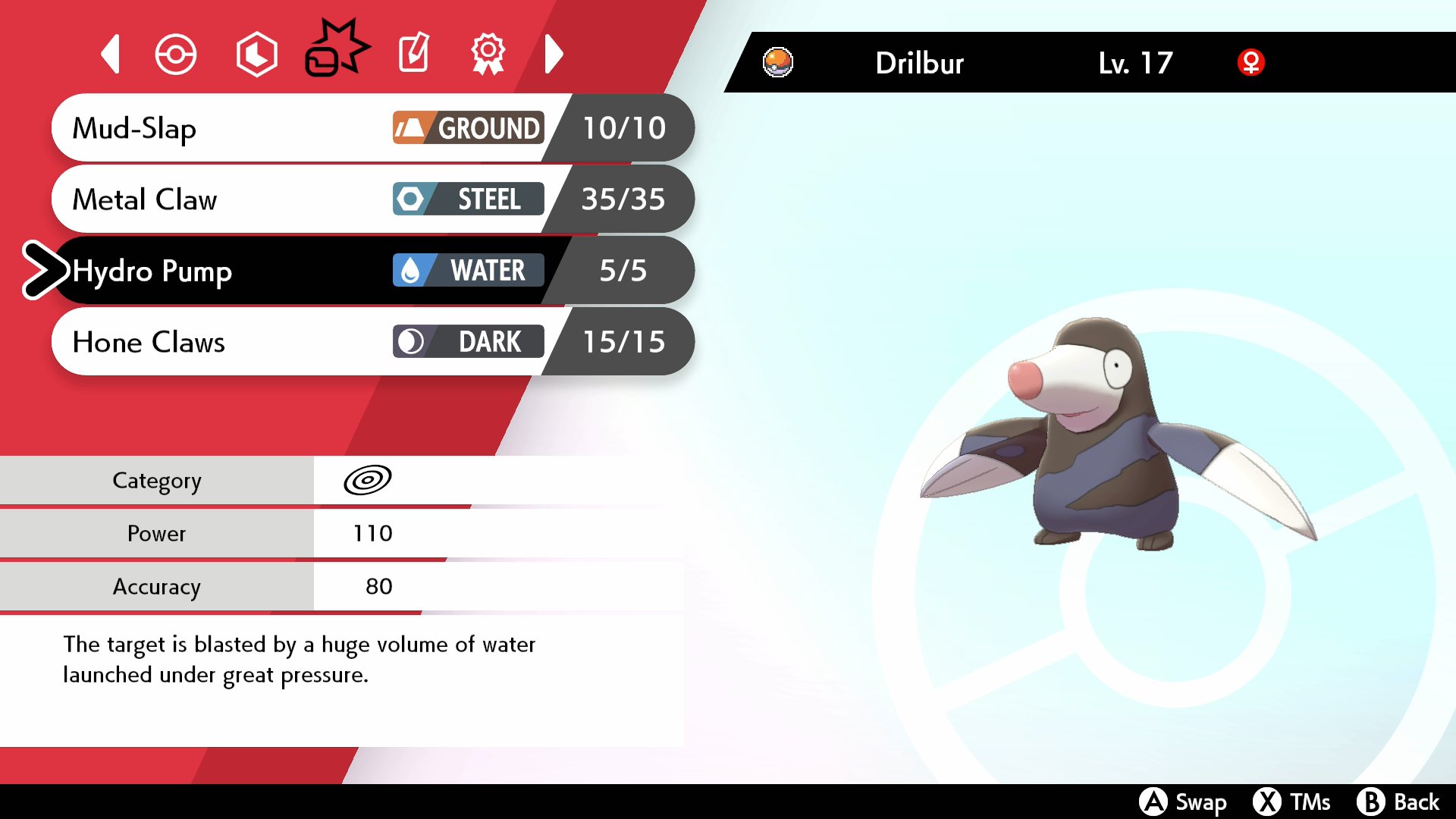Viewport: 1456px width, 819px height.
Task: Advance with the right arrow
Action: pos(554,55)
